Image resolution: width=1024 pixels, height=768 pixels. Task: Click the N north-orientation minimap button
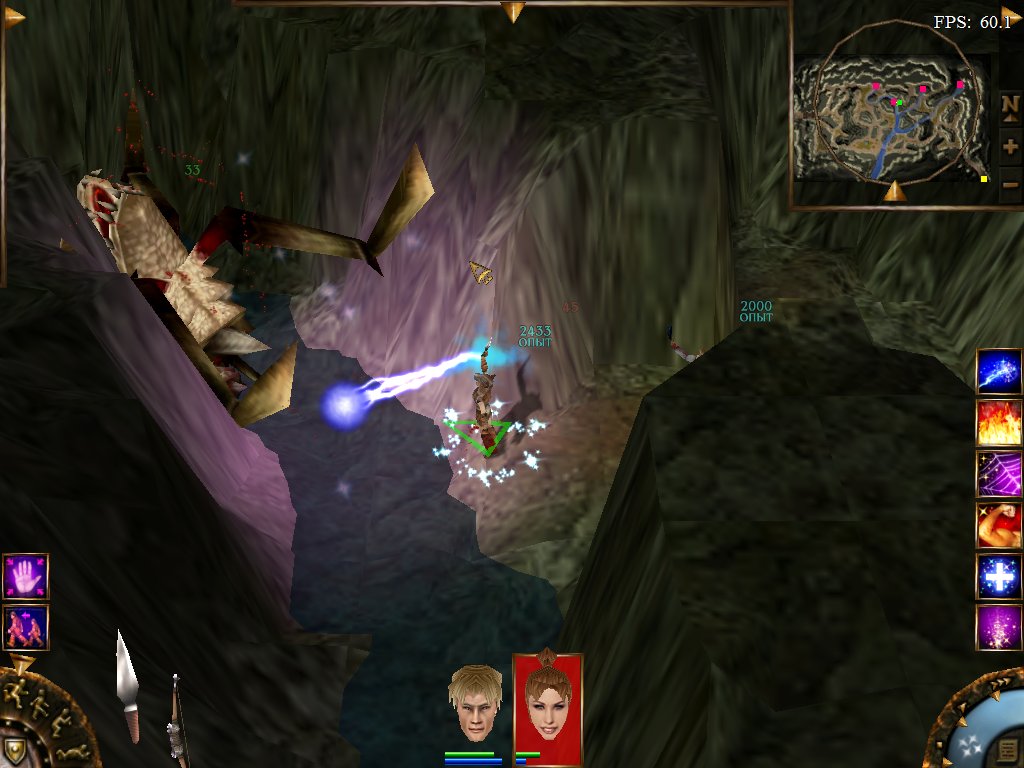pyautogui.click(x=1010, y=106)
